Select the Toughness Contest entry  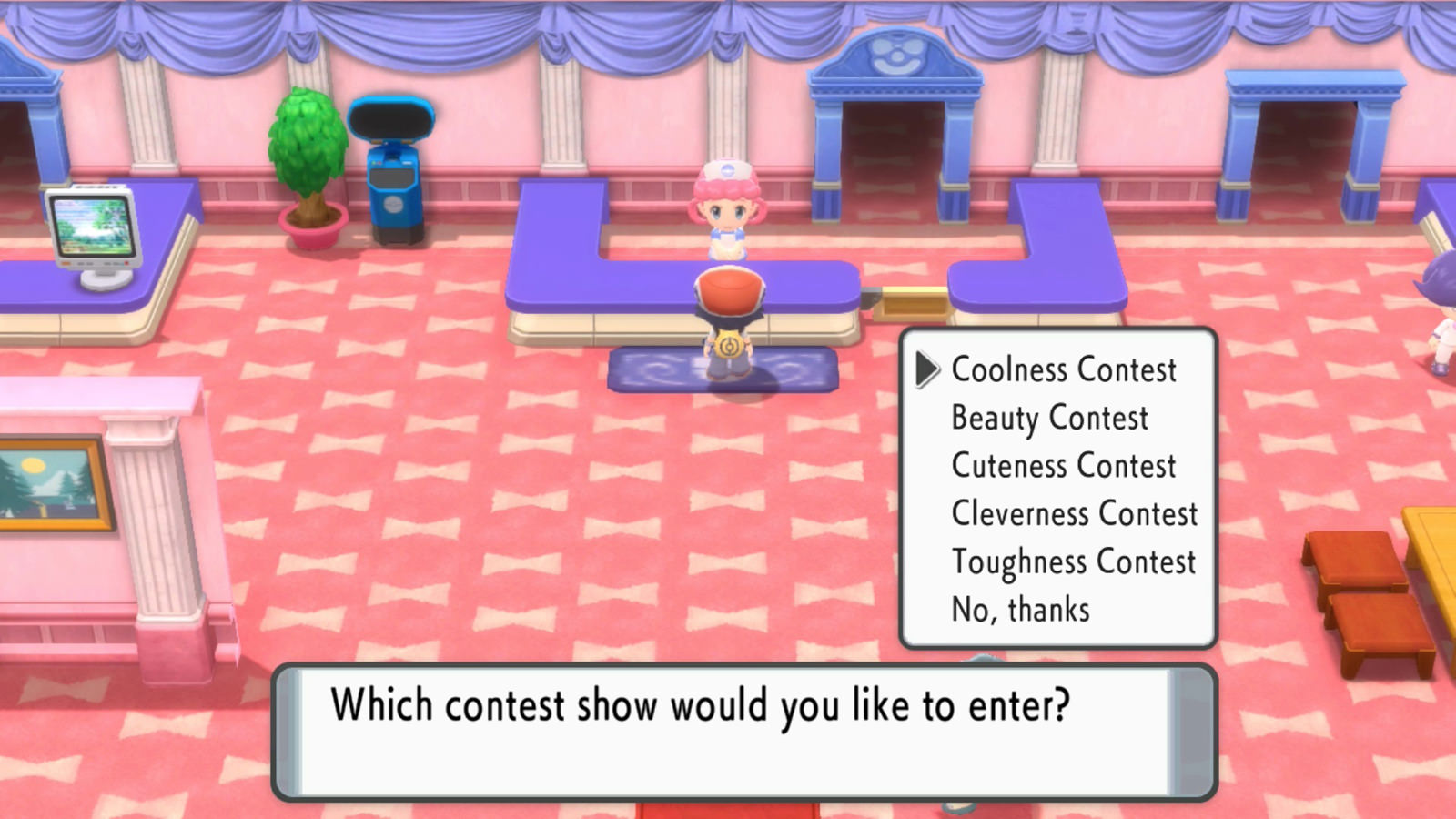1073,562
